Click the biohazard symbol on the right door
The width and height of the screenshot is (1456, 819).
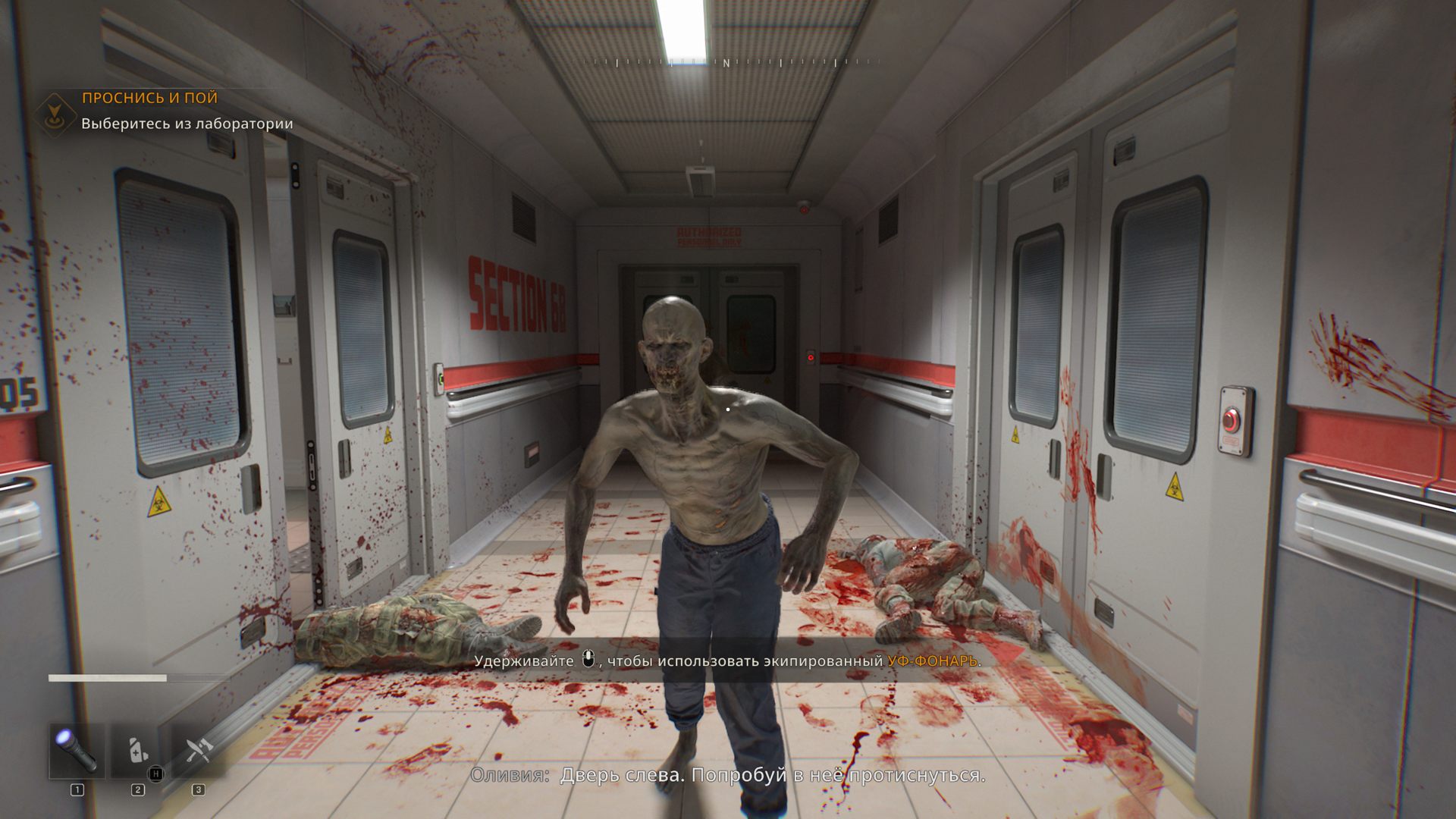(1175, 487)
